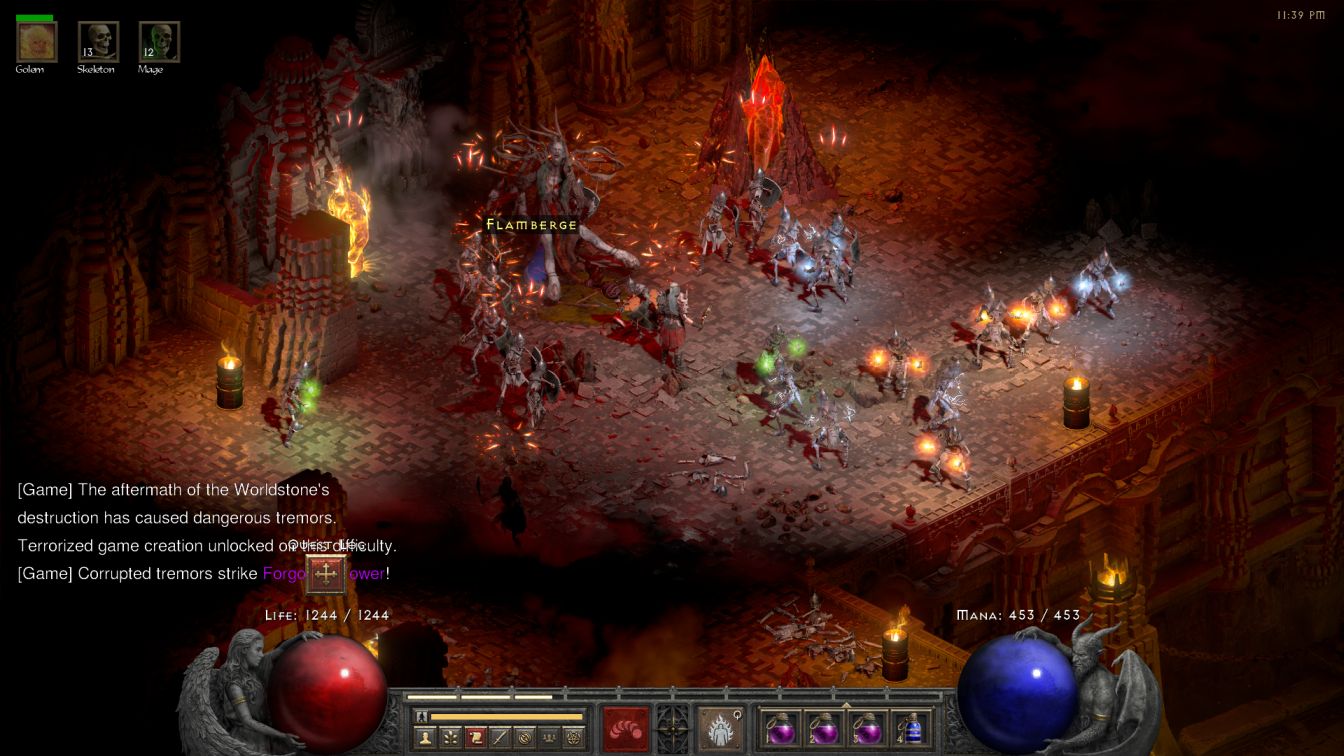Open the party button with three figures
Viewport: 1344px width, 756px height.
[548, 738]
